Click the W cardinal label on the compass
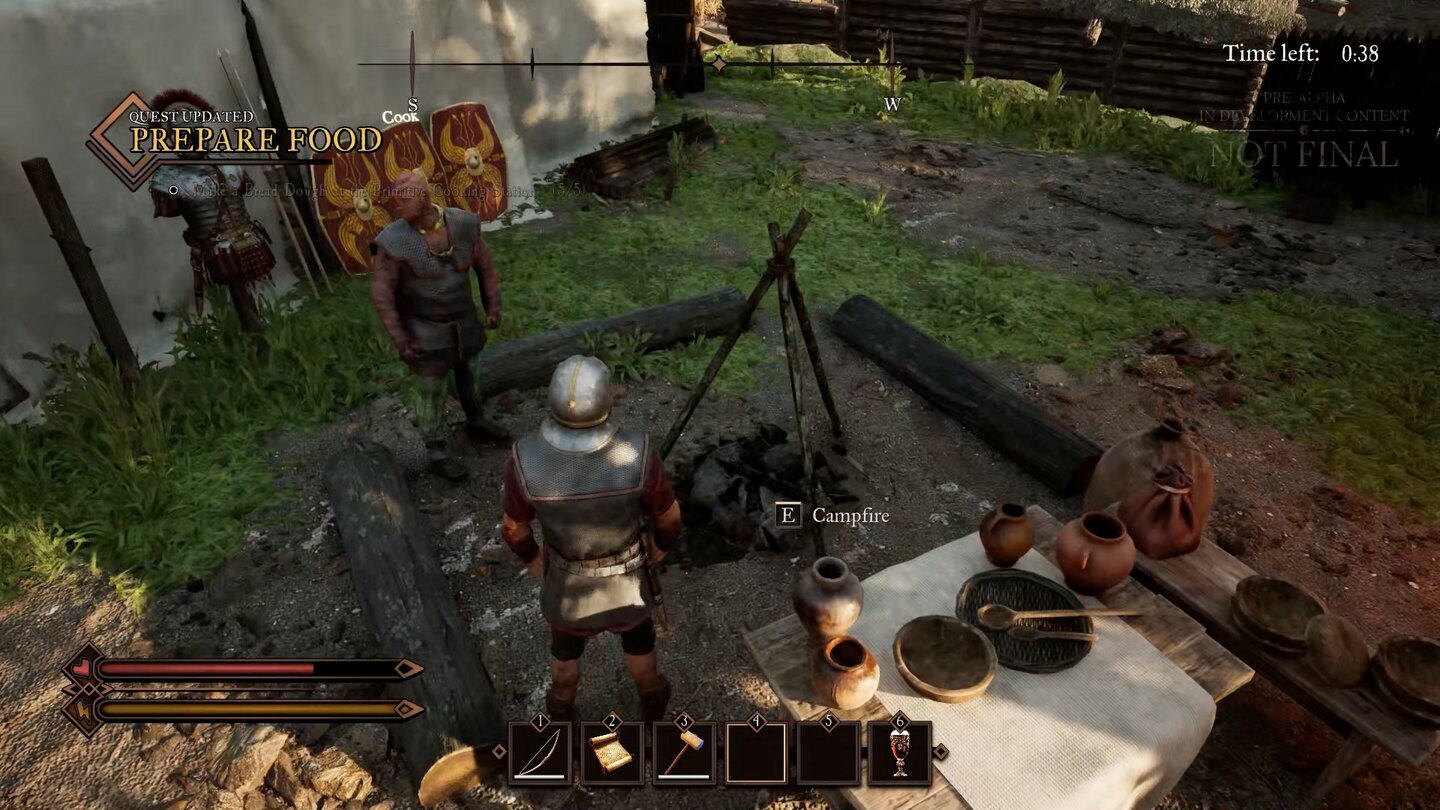 pos(892,102)
